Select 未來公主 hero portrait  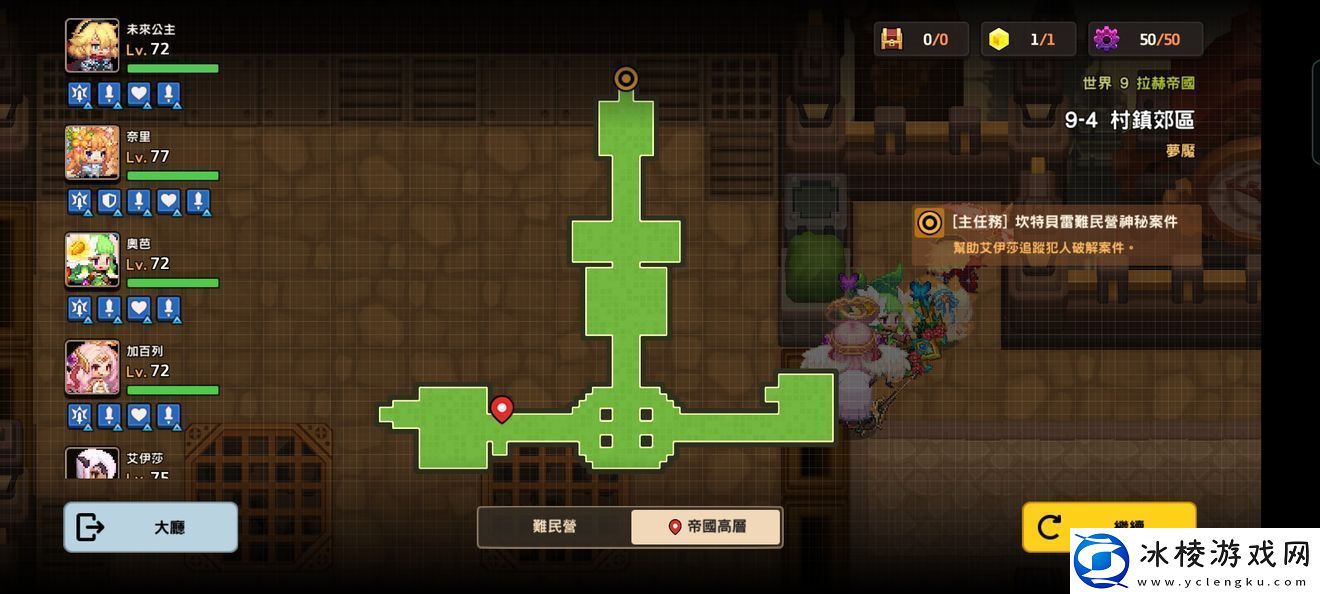click(92, 46)
